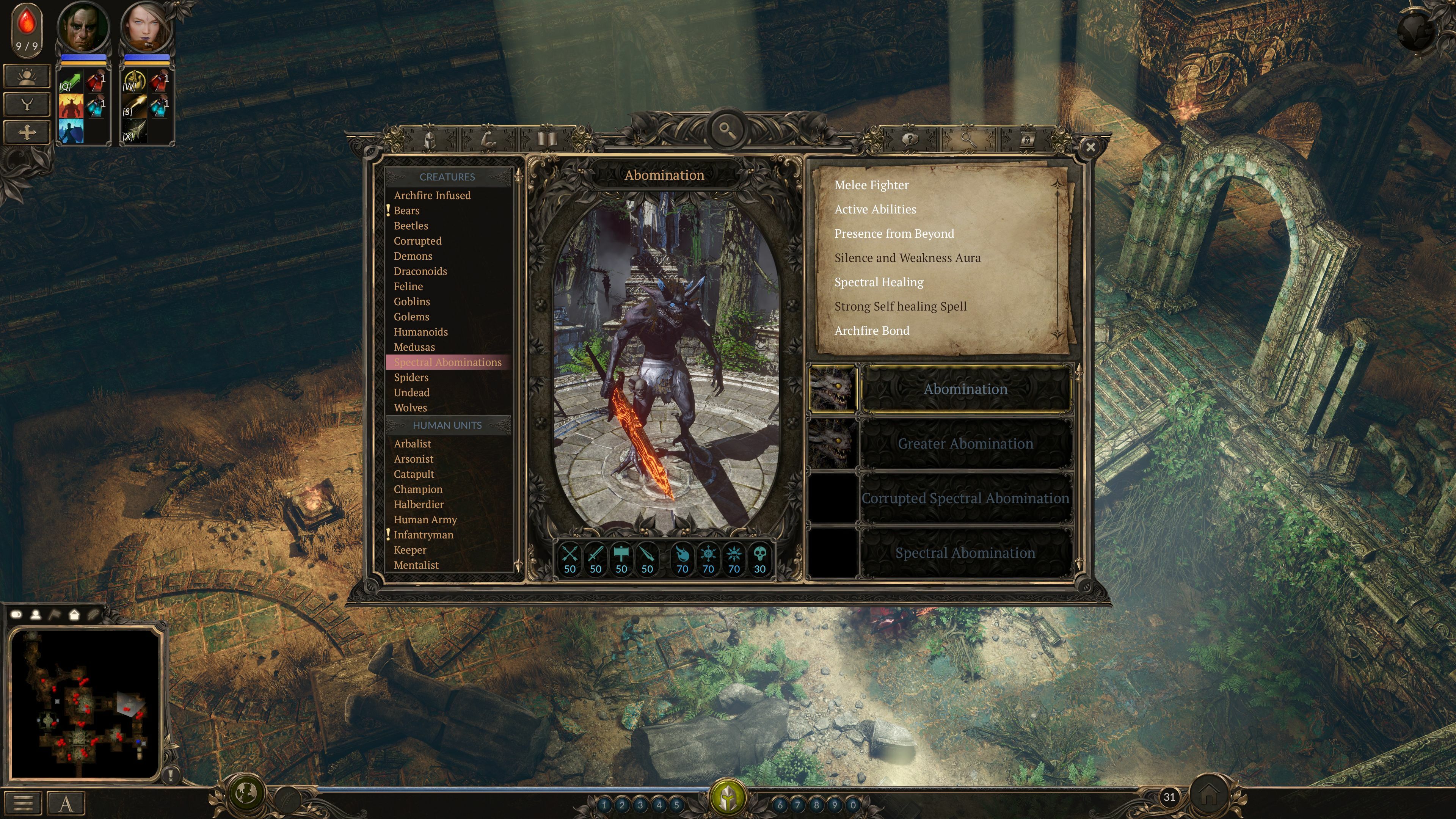Screen dimensions: 1456x819
Task: Click the Corrupted Spectral Abomination entry
Action: [x=965, y=498]
